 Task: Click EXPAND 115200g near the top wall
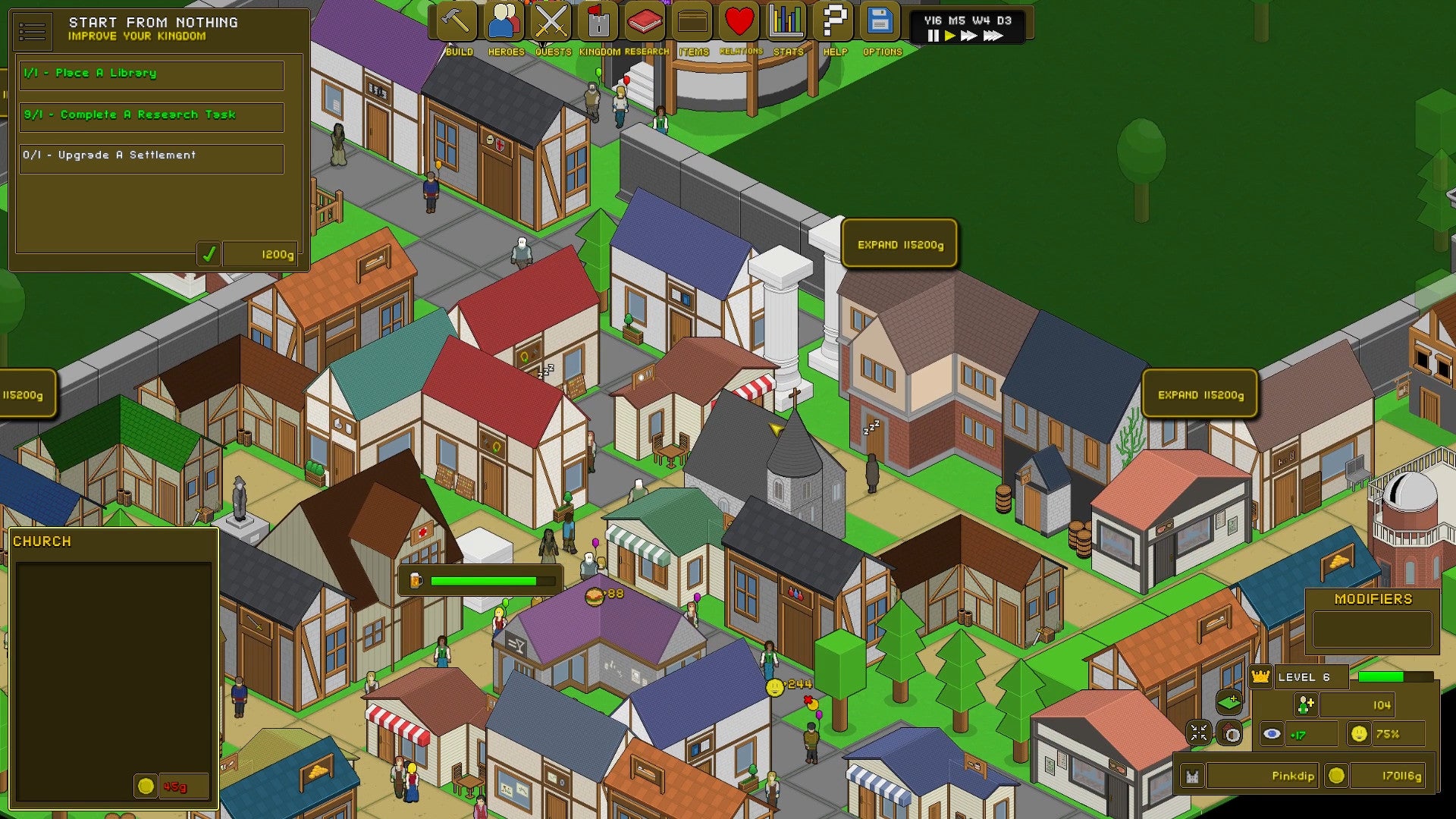coord(899,243)
